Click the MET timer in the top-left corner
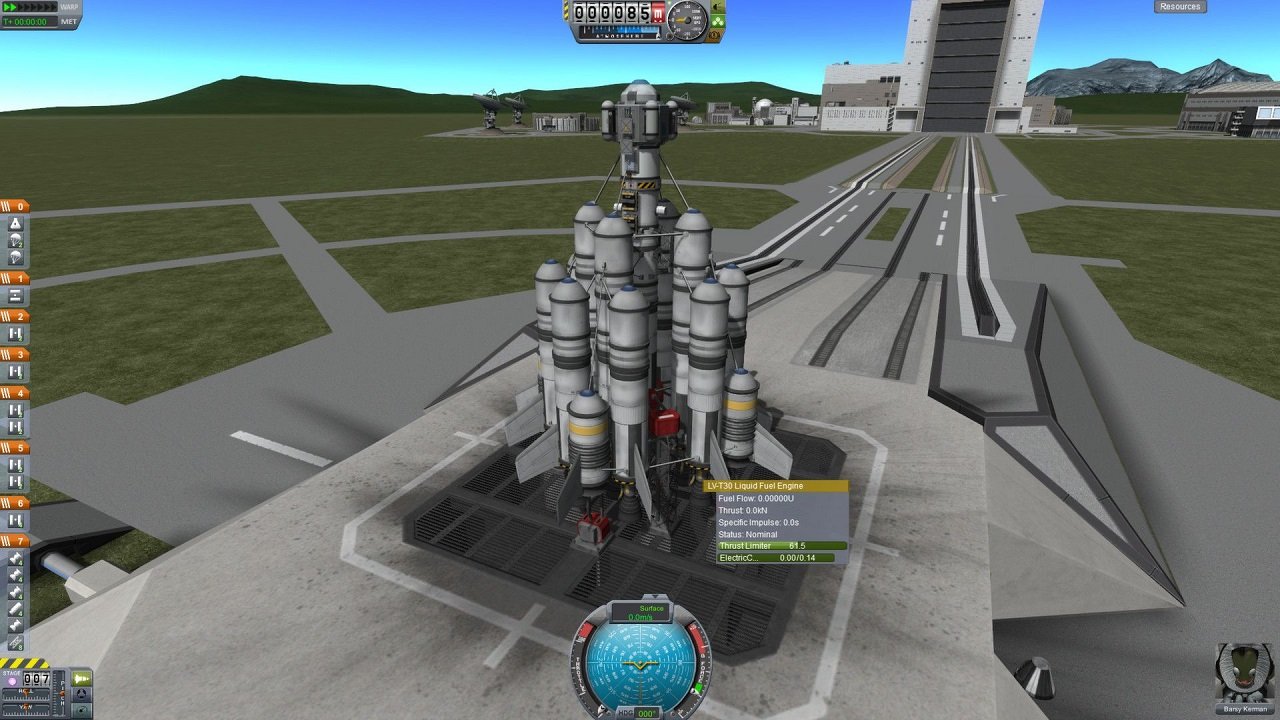The height and width of the screenshot is (720, 1280). click(x=25, y=22)
